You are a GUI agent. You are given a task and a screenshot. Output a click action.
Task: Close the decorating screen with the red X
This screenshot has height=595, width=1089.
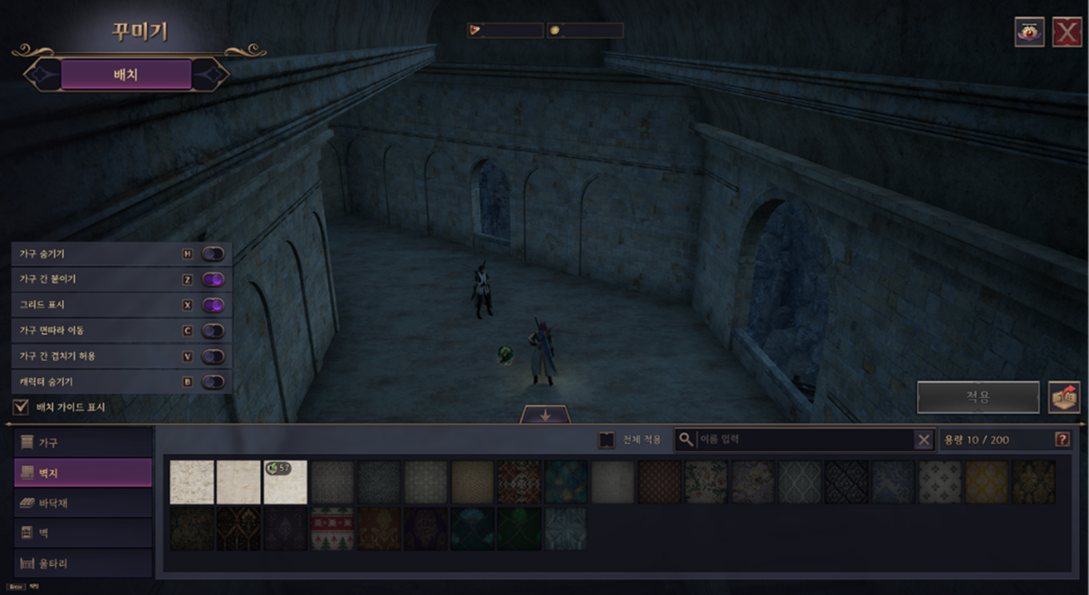(1066, 32)
